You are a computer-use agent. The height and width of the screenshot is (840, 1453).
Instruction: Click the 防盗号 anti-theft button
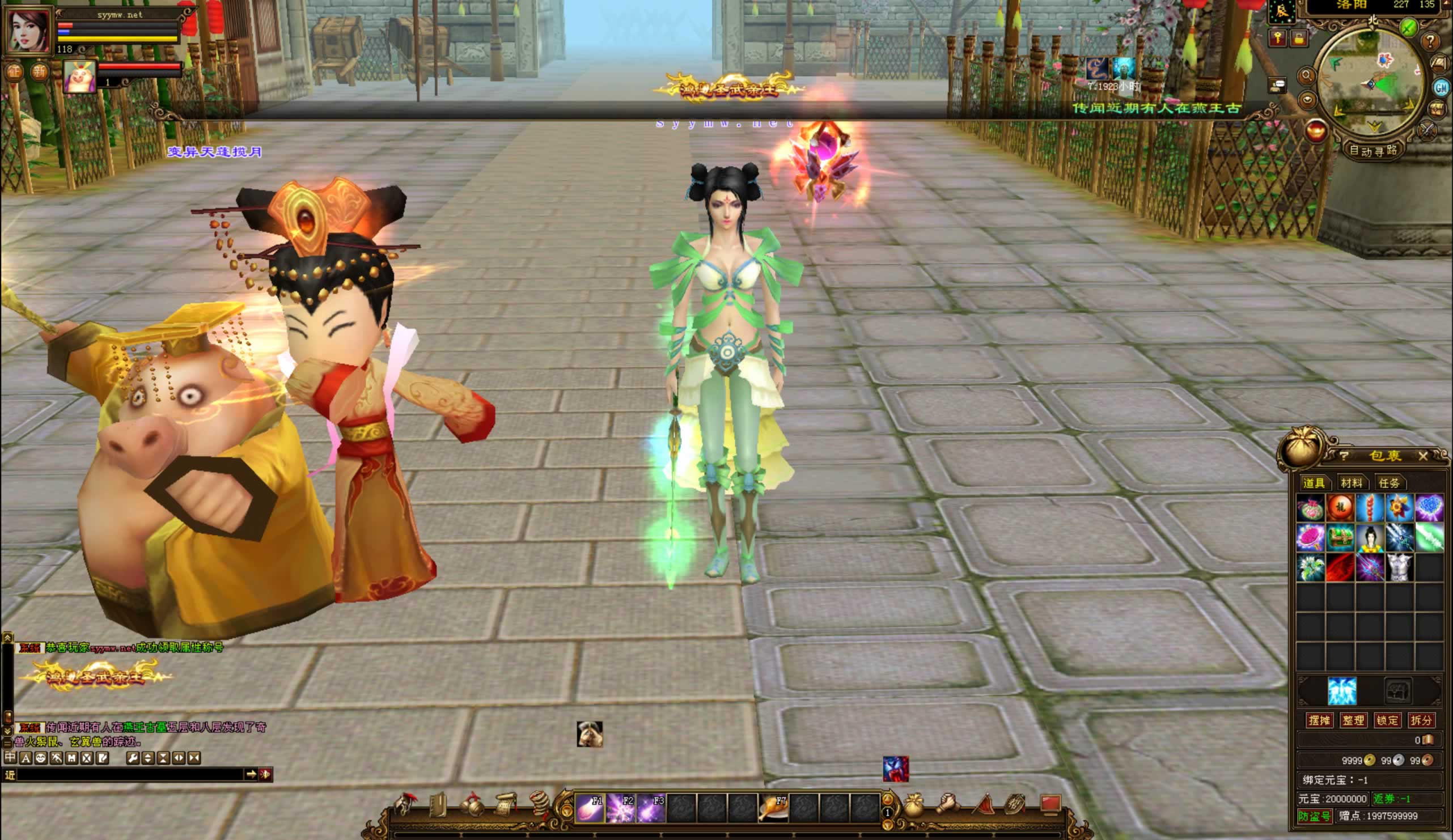pos(1315,816)
